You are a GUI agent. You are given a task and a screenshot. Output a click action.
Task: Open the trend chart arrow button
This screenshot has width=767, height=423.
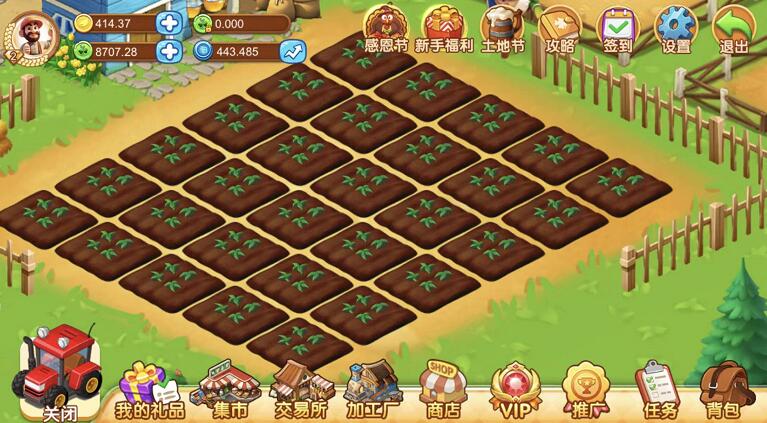(x=292, y=51)
